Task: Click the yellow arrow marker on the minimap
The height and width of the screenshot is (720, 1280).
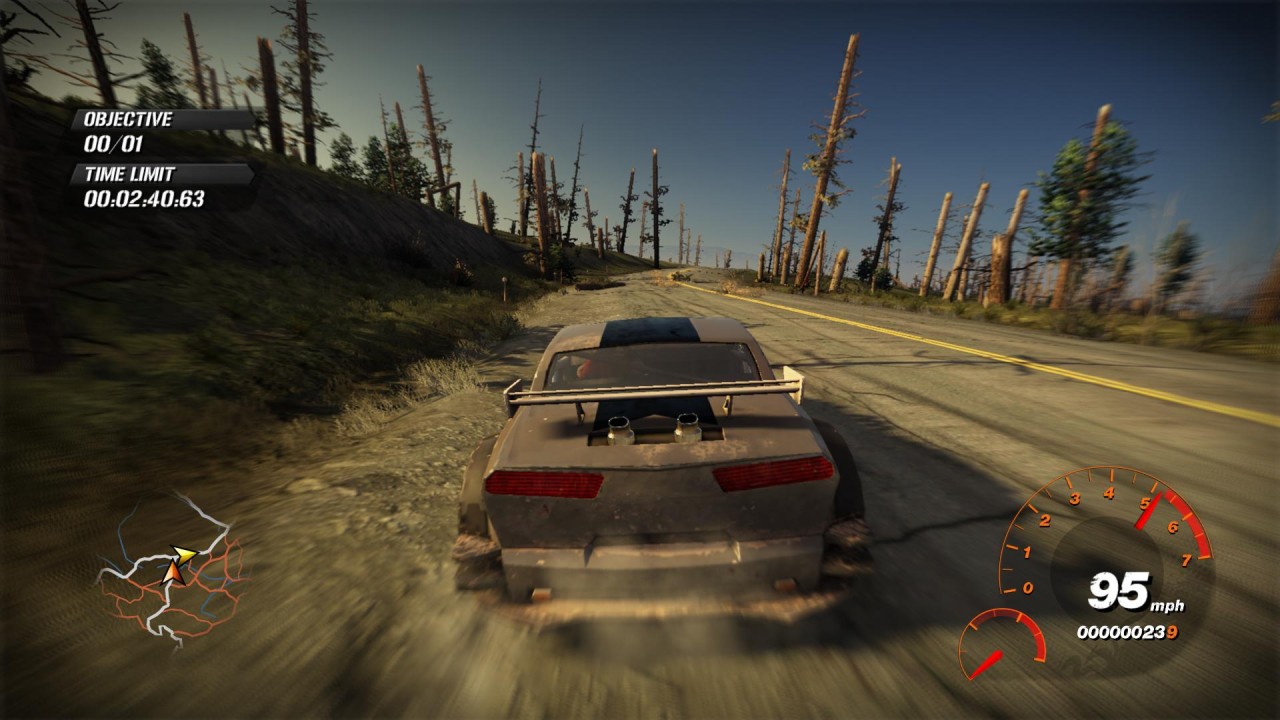Action: tap(184, 554)
